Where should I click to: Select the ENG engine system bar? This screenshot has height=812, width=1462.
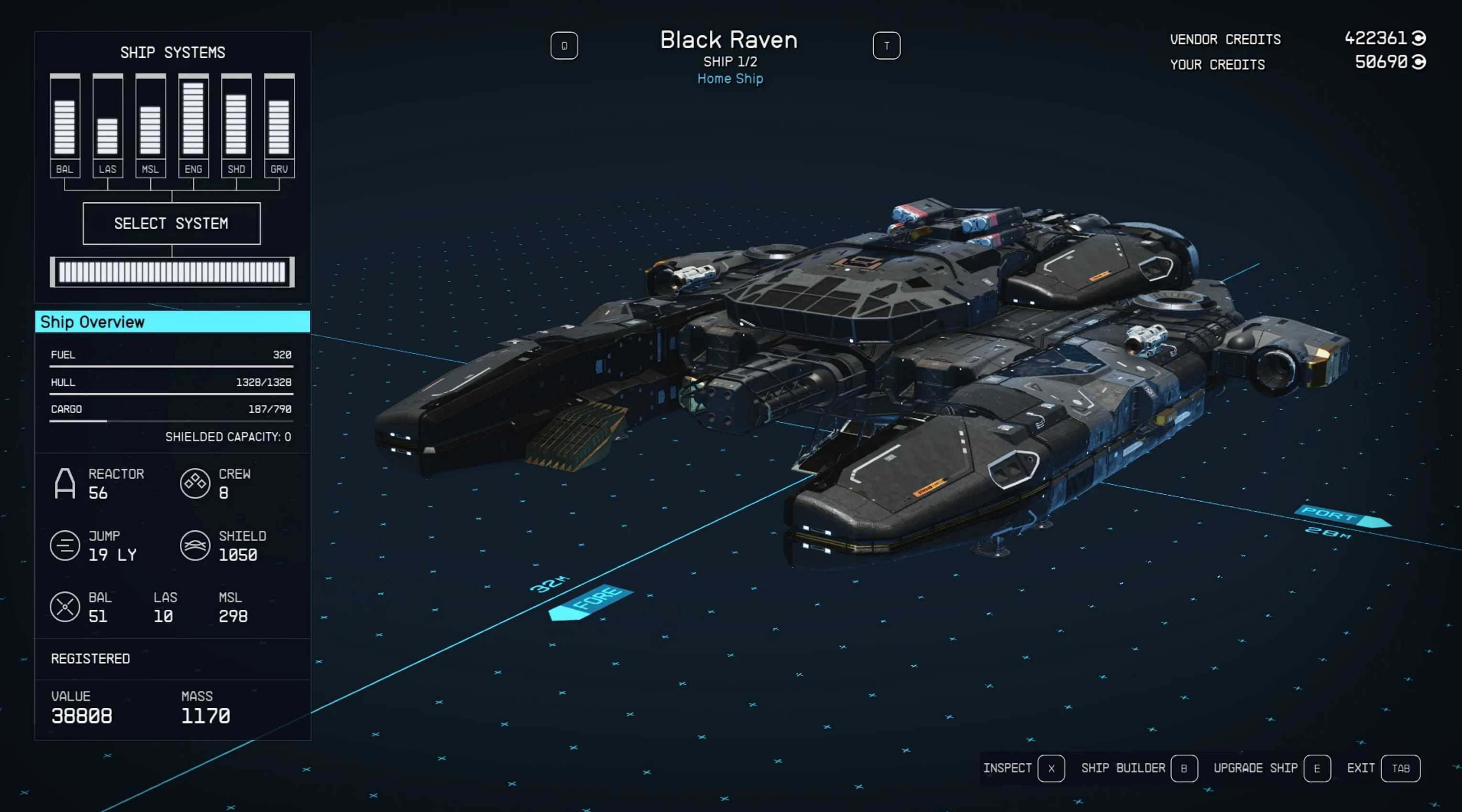click(194, 125)
